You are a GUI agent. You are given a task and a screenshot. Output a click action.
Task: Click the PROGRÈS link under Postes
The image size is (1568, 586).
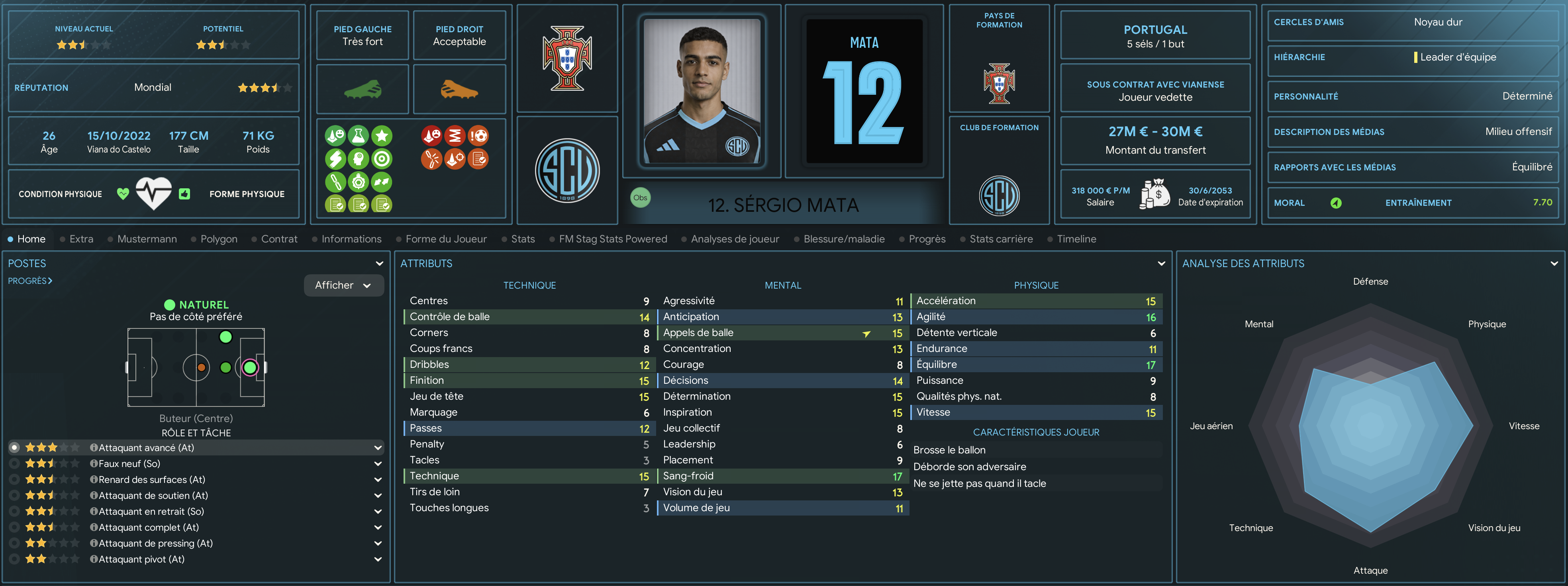tap(30, 281)
